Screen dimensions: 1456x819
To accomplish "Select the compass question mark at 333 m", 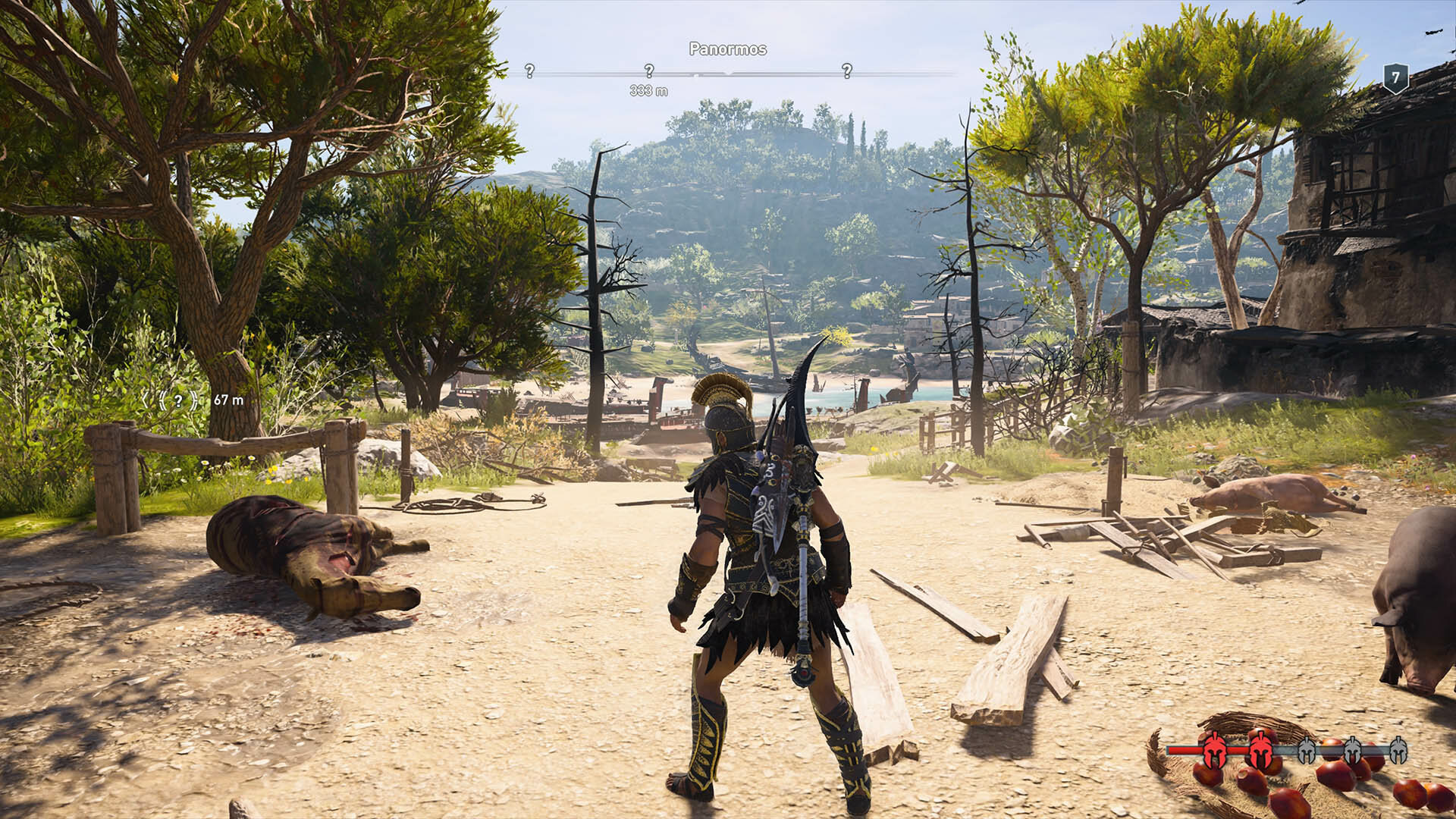I will [649, 71].
